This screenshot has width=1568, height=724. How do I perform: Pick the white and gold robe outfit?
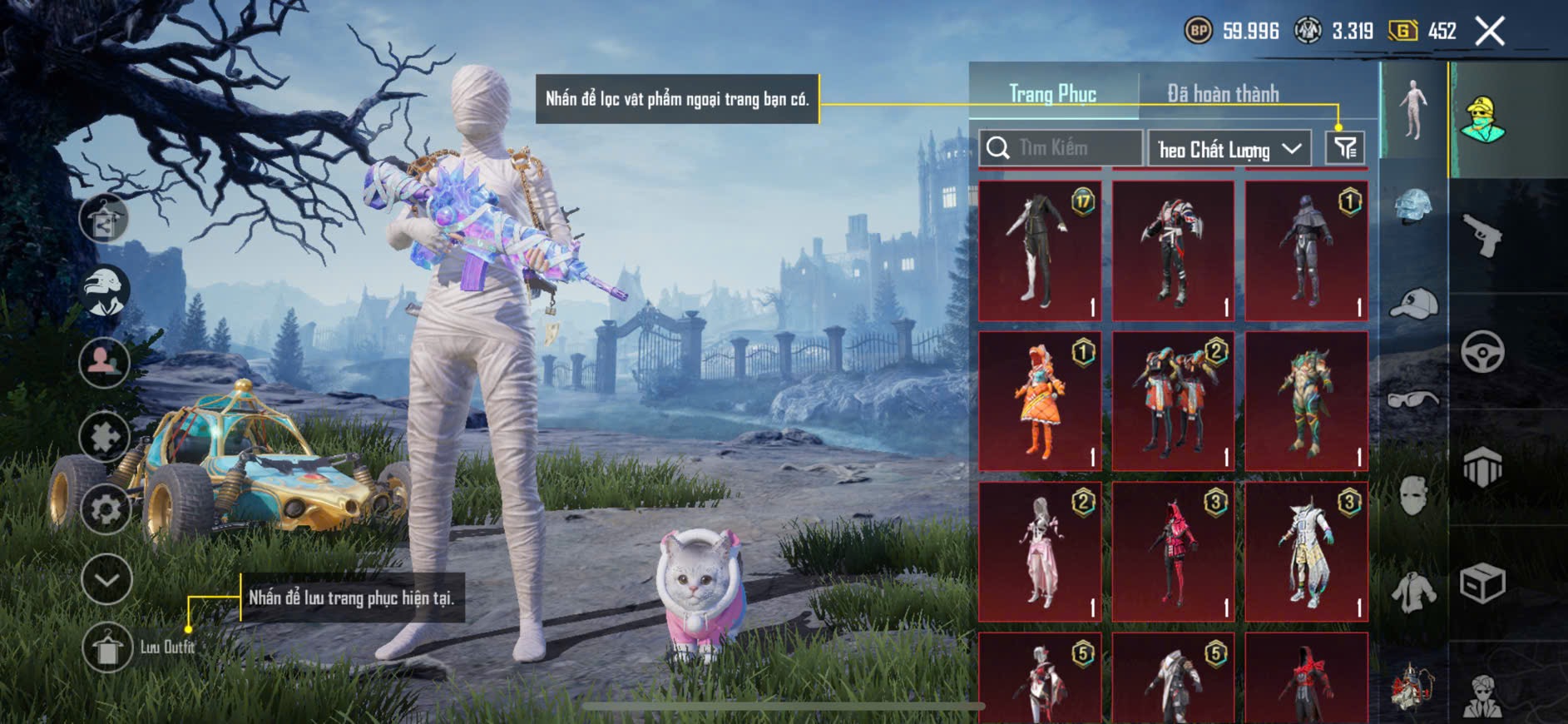point(1306,552)
